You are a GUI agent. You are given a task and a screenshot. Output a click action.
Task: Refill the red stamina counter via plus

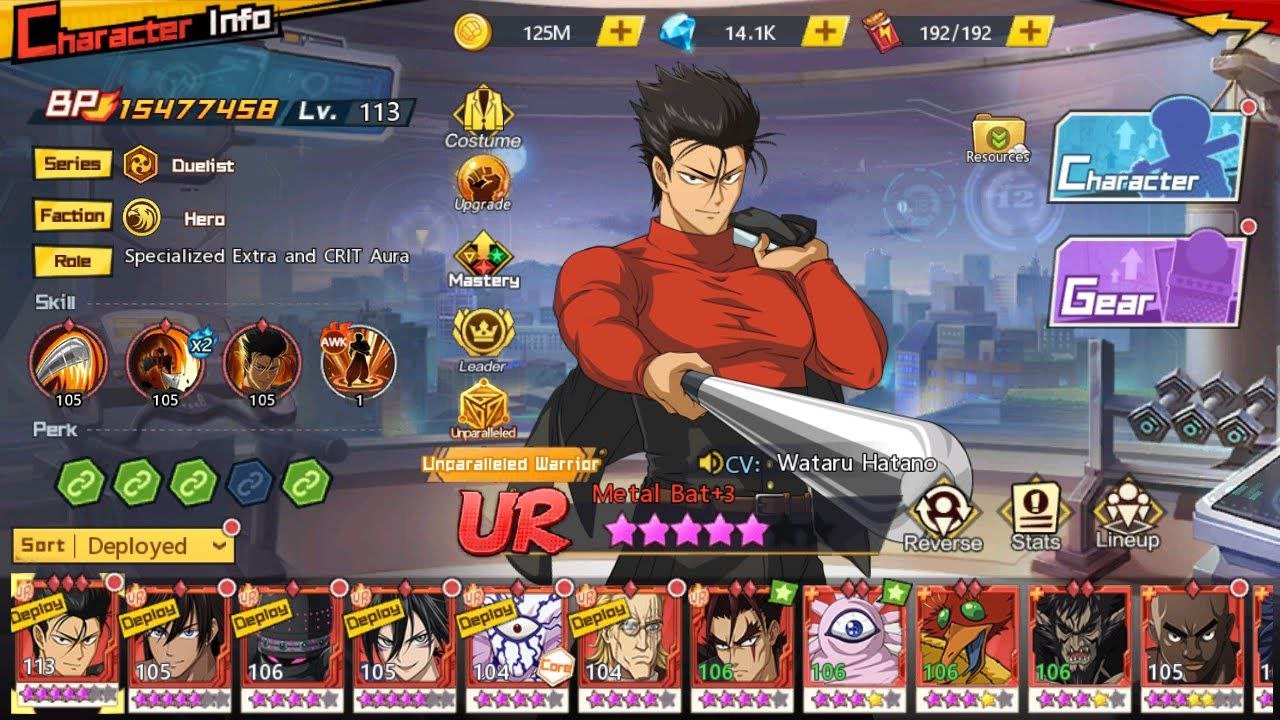click(x=1029, y=32)
